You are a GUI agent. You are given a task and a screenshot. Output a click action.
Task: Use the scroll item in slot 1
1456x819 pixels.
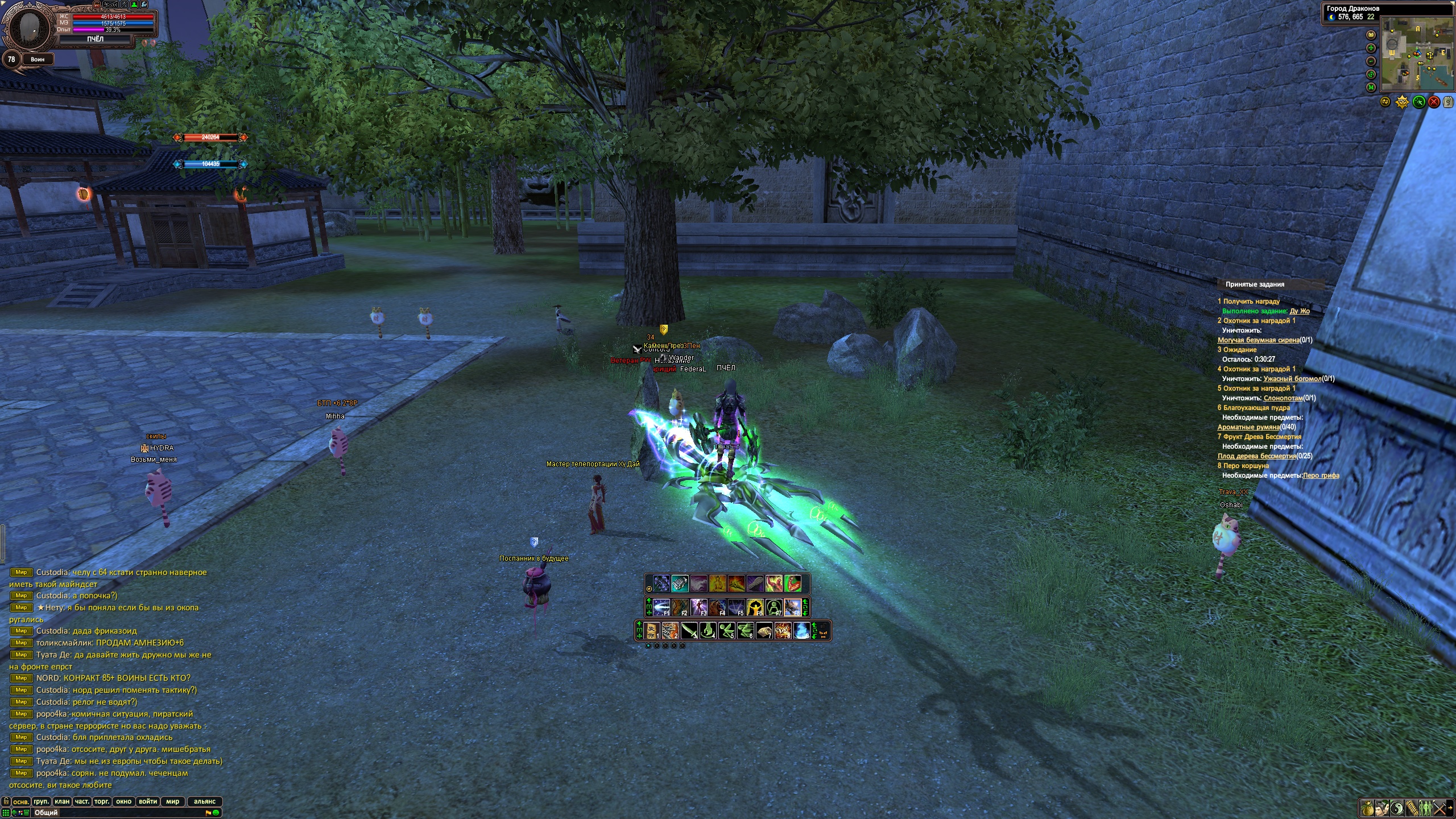[x=652, y=631]
